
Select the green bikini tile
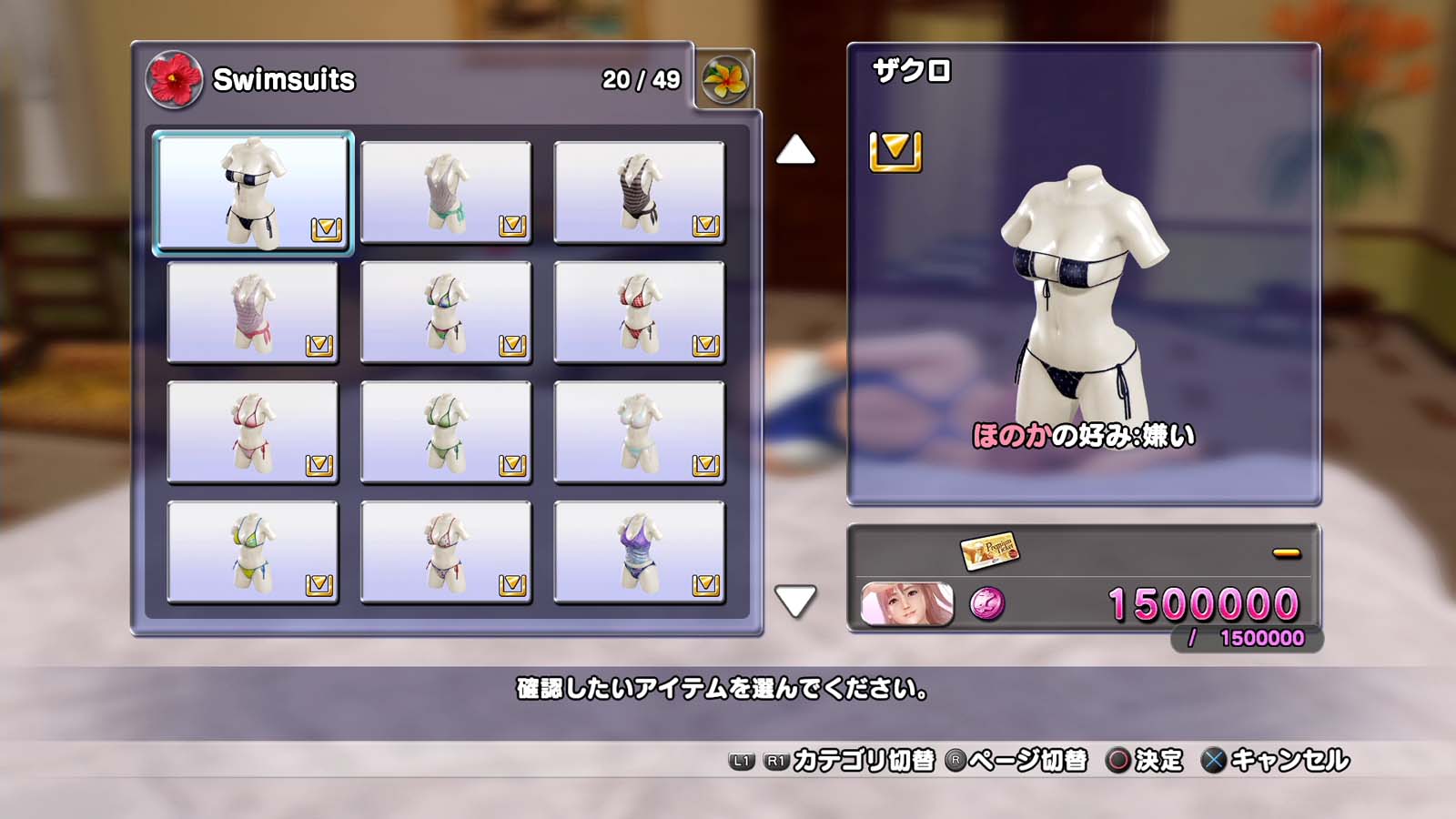tap(446, 432)
